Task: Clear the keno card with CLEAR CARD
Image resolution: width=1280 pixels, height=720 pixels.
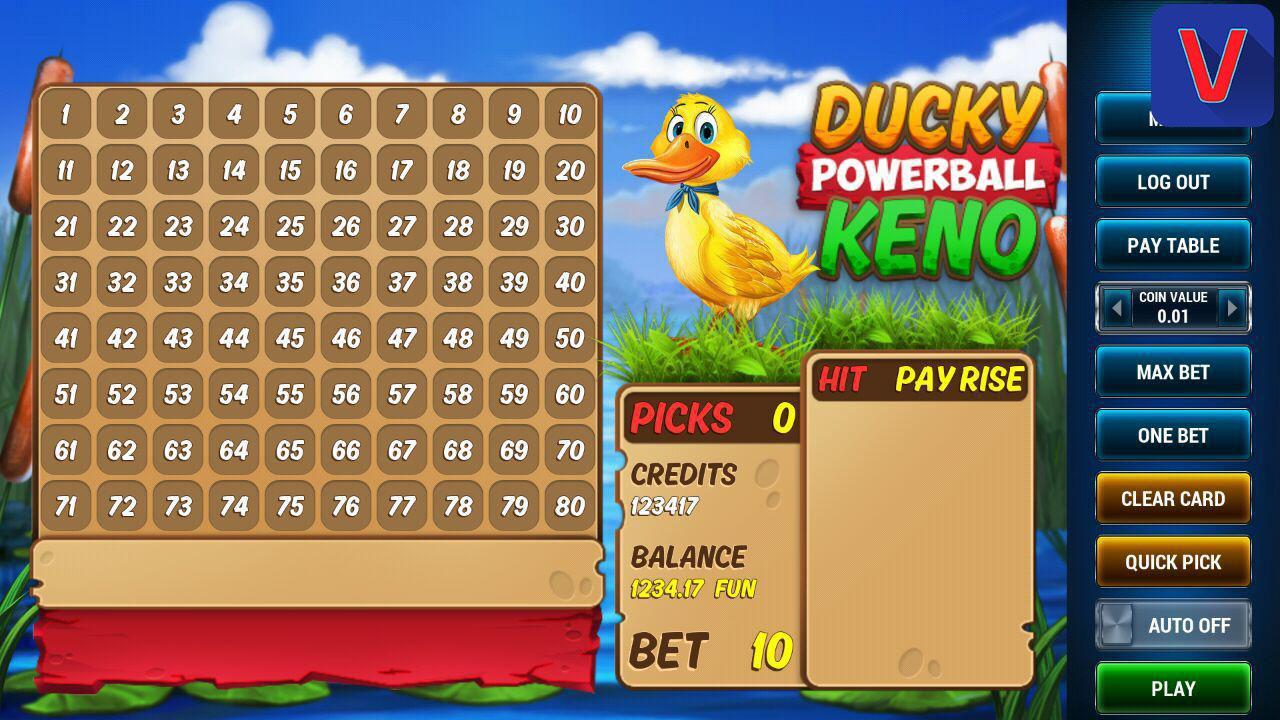Action: click(1172, 498)
